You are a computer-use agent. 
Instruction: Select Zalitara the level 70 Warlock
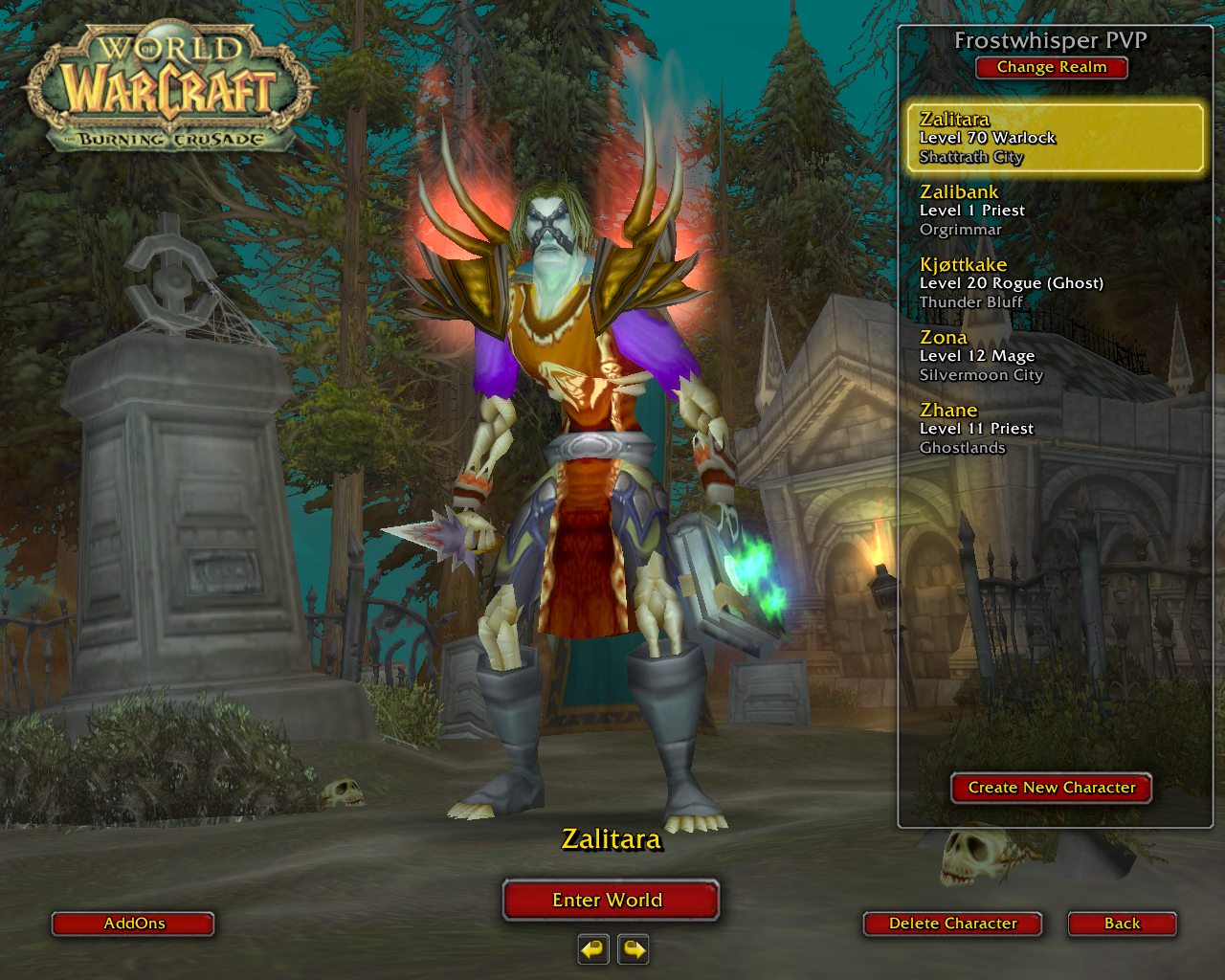pos(1055,138)
